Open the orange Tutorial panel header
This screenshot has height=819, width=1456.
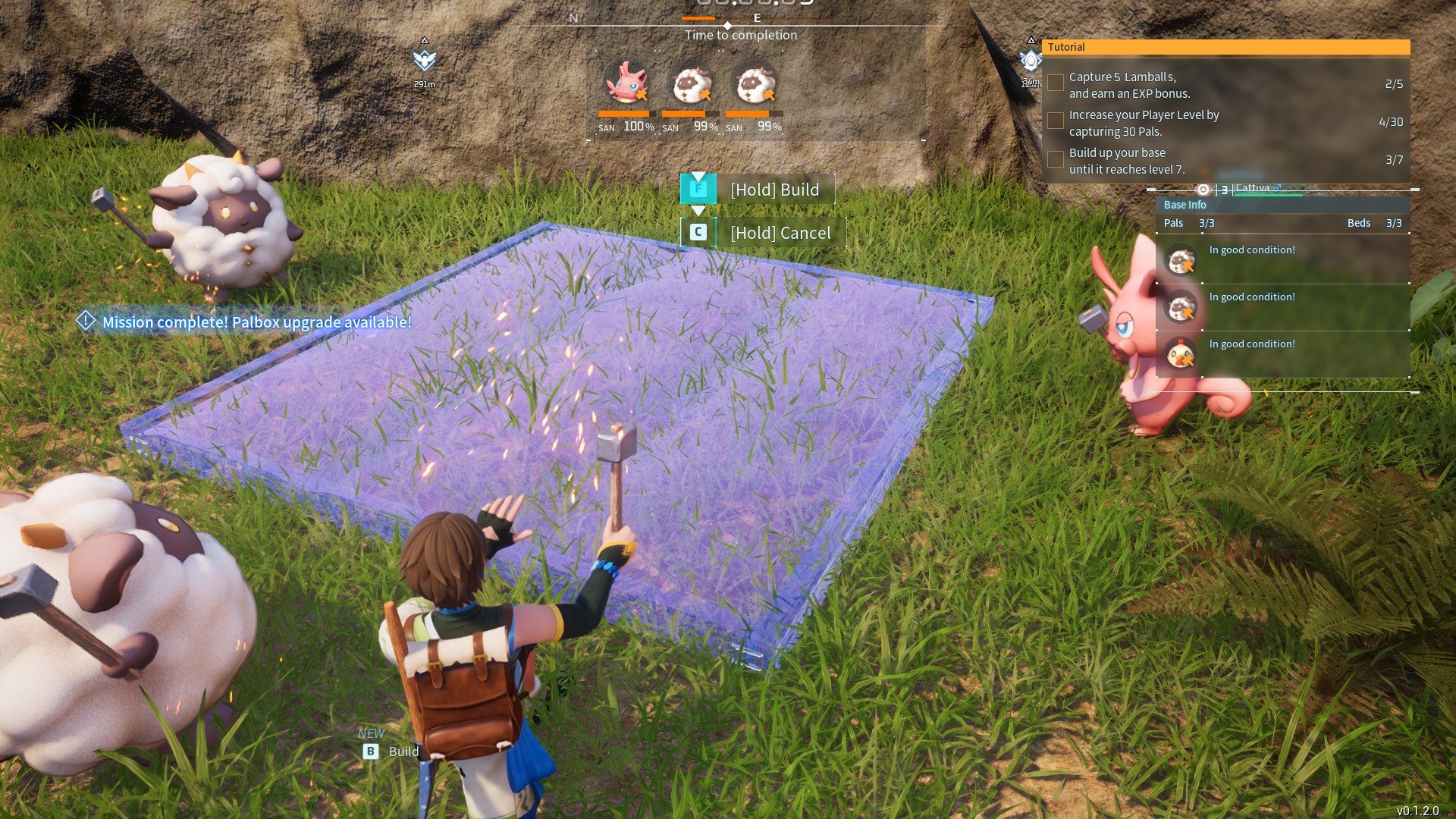[1225, 47]
